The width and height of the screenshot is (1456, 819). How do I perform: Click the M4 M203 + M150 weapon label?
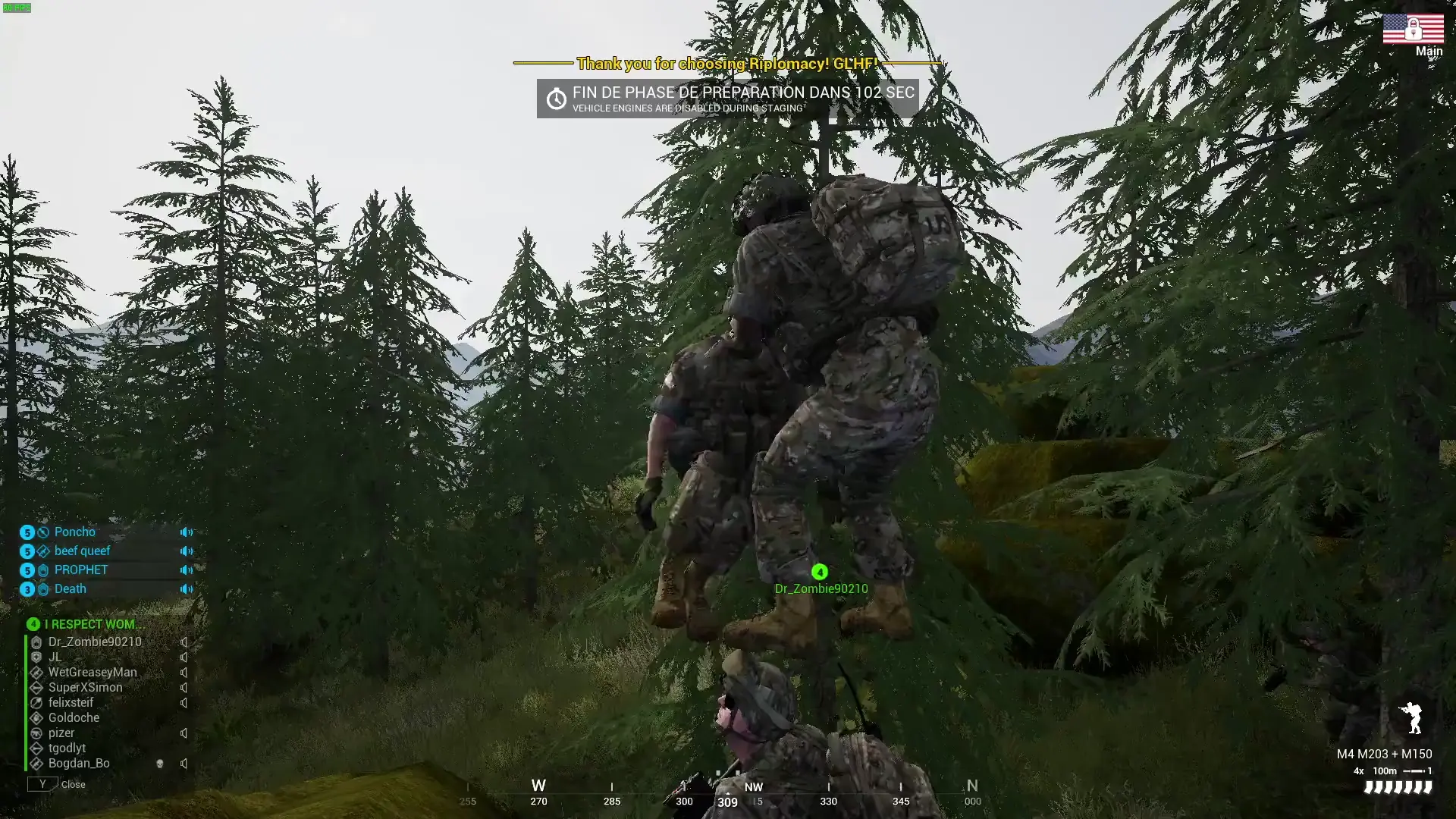pyautogui.click(x=1384, y=754)
